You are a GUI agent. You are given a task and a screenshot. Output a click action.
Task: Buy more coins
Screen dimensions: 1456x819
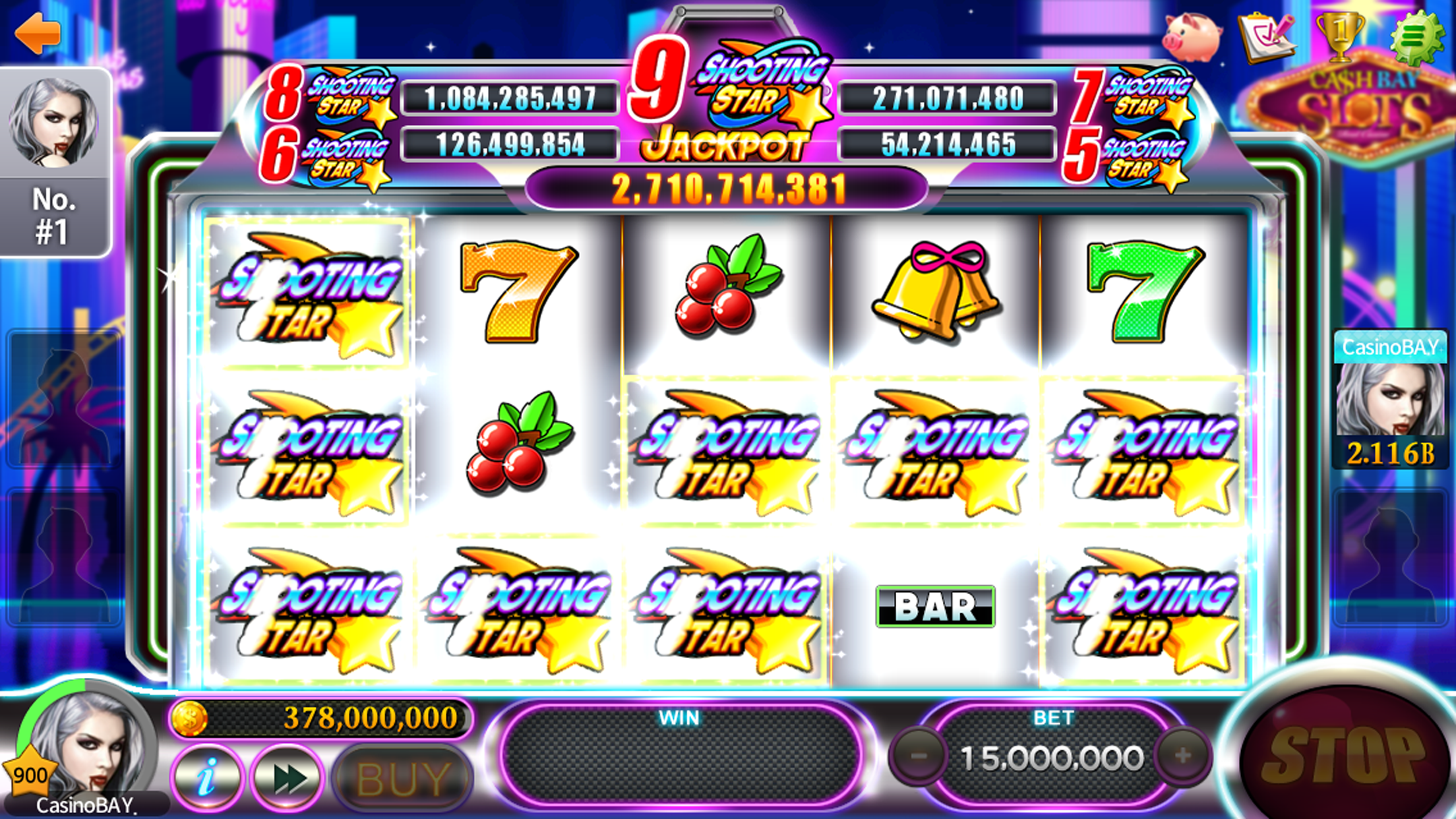(x=403, y=779)
